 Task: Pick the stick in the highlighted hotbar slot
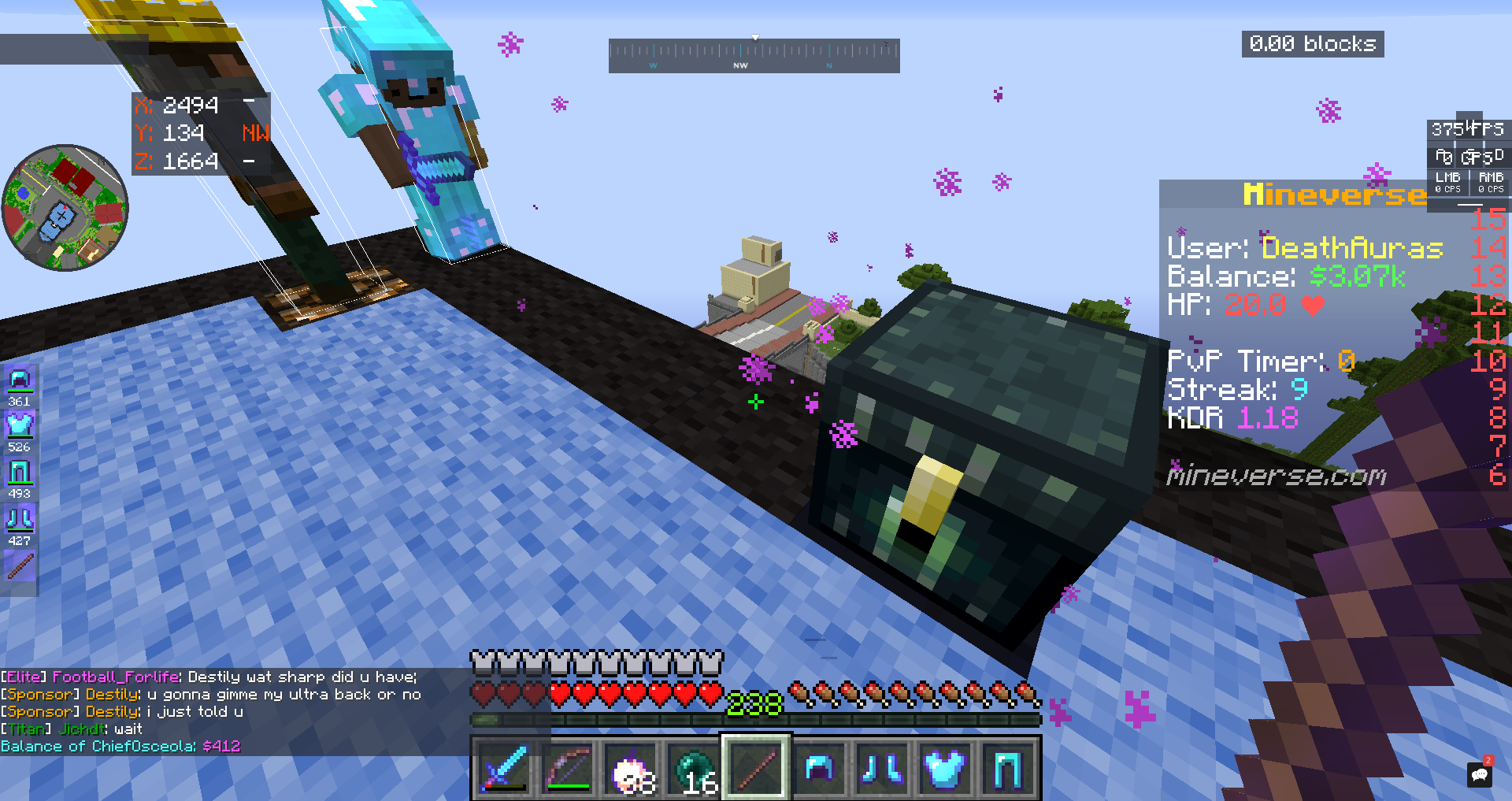(756, 768)
